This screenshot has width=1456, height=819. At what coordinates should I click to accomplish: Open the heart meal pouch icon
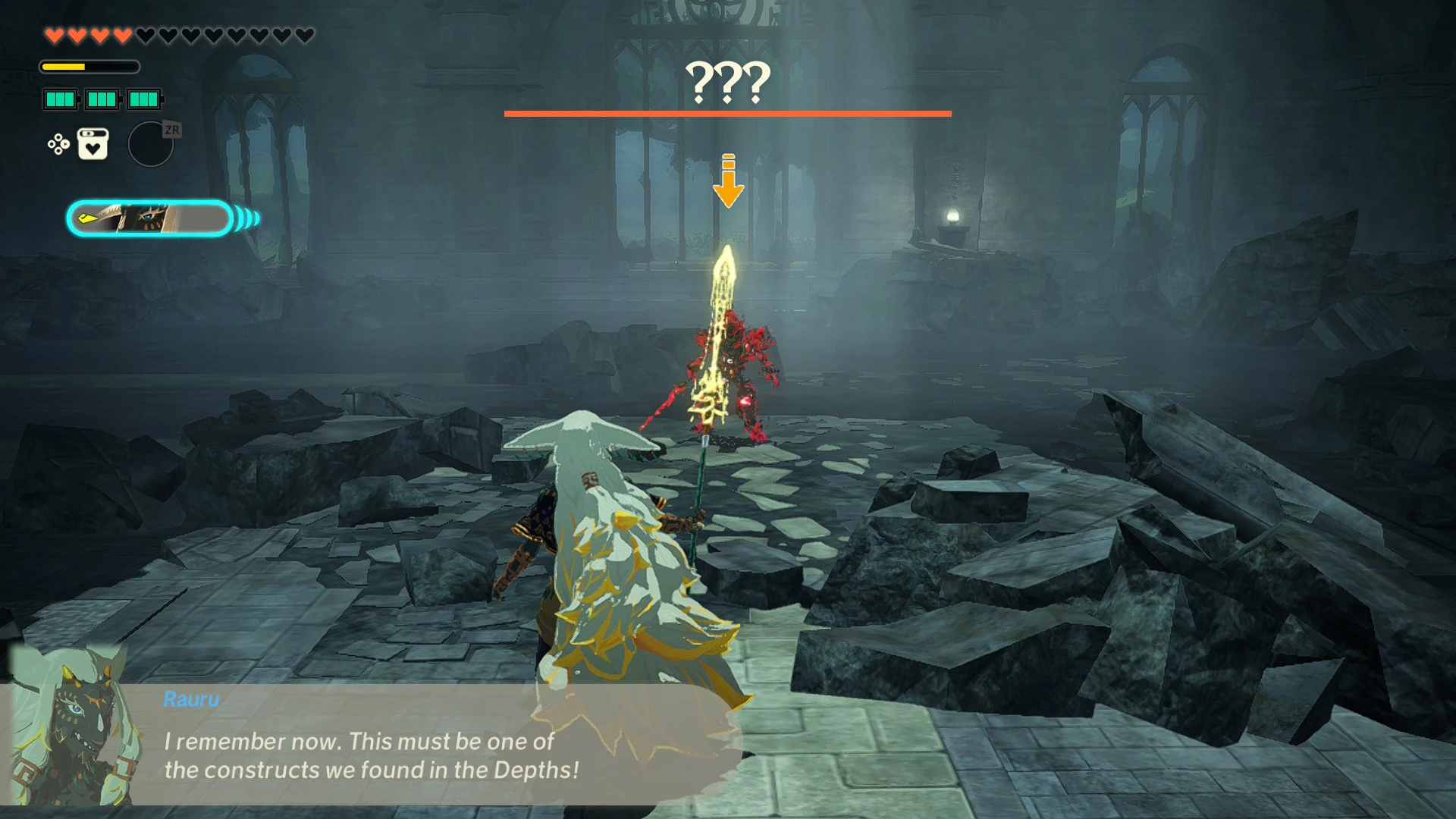[91, 143]
